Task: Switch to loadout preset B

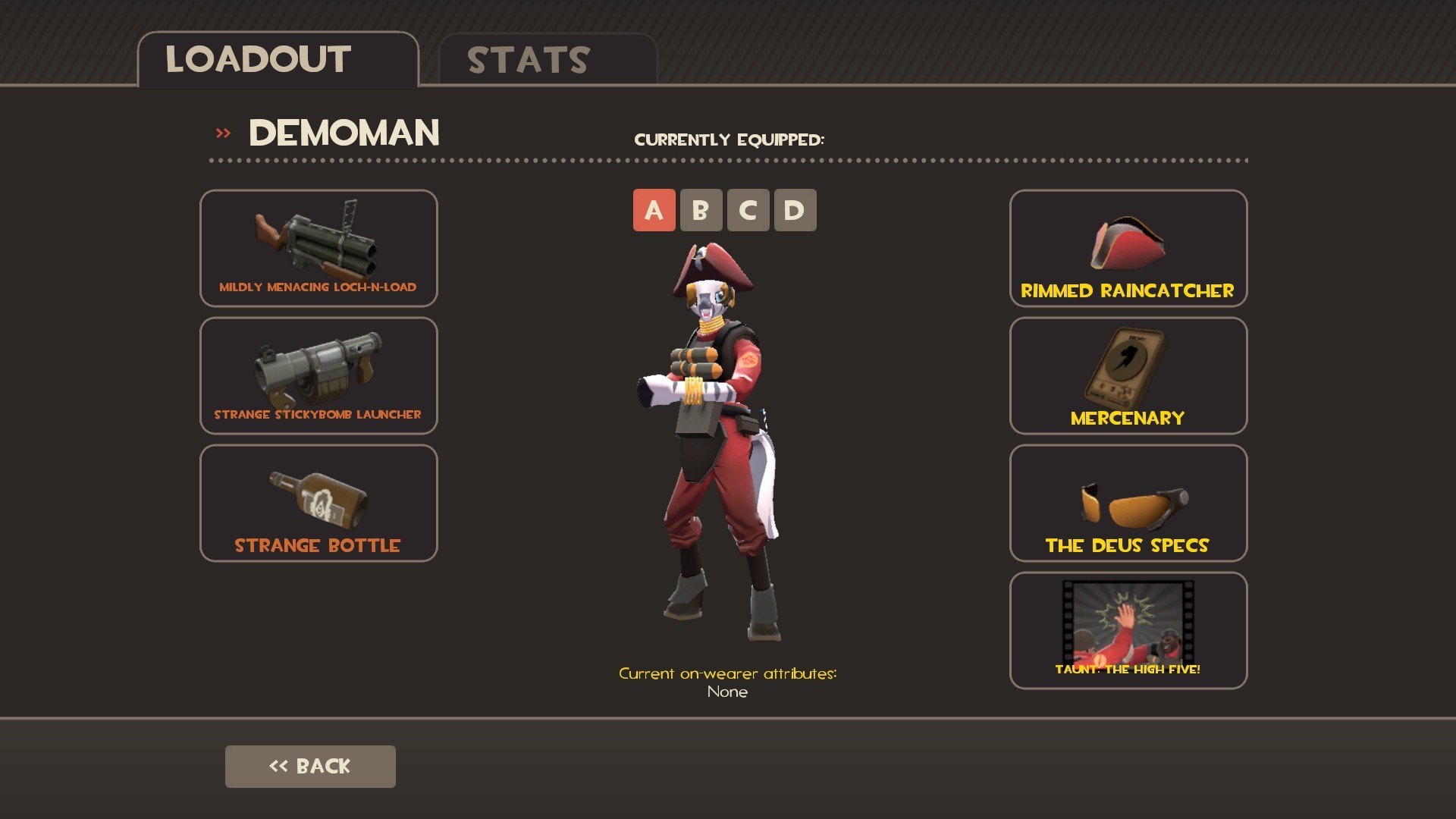Action: coord(701,210)
